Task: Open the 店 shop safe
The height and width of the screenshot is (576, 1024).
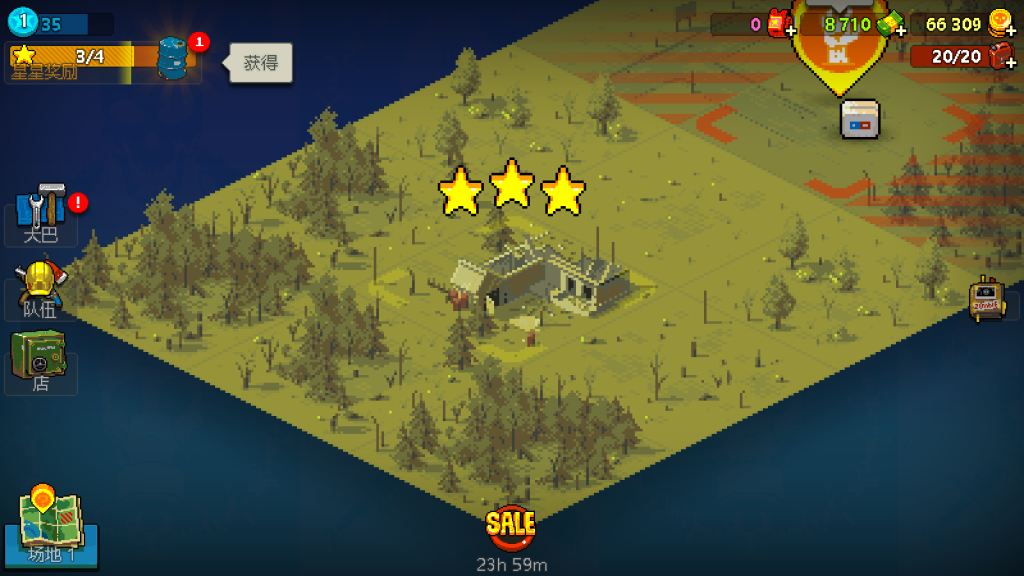Action: [x=40, y=360]
